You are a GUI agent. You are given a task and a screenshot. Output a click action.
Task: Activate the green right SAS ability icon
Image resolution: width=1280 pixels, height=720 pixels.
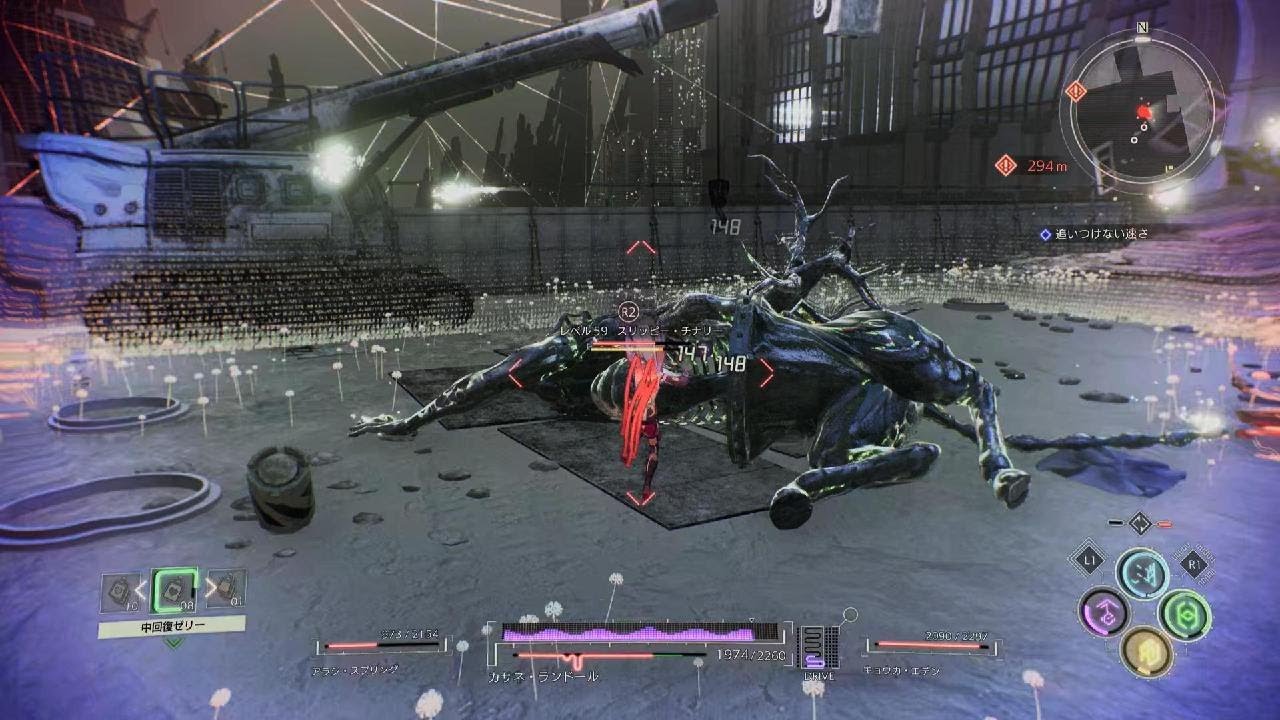1185,614
